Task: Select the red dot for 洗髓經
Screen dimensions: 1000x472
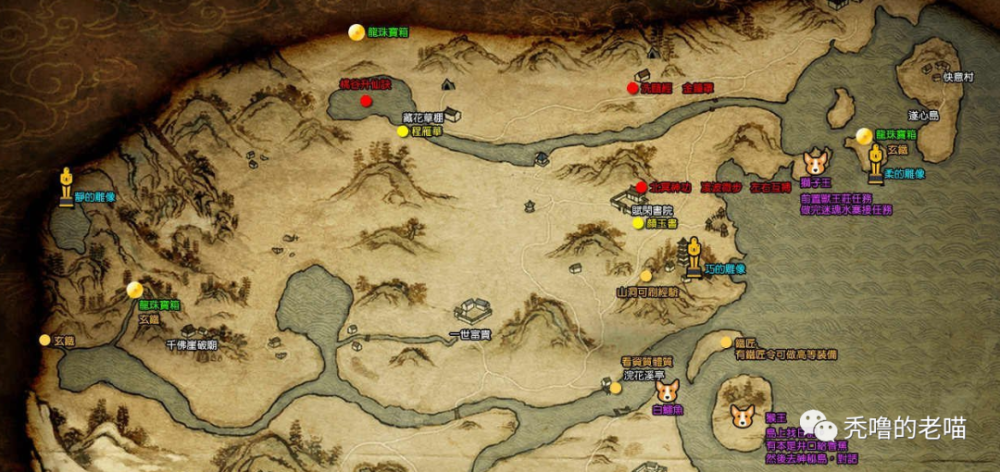Action: 632,88
